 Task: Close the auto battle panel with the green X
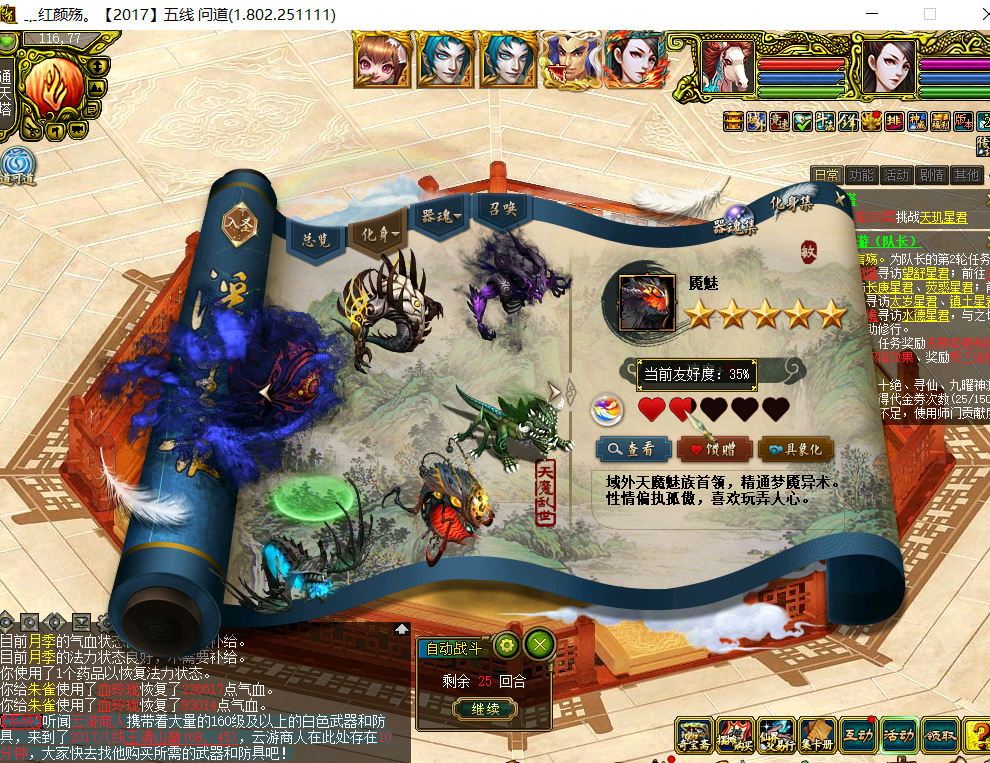pyautogui.click(x=540, y=645)
